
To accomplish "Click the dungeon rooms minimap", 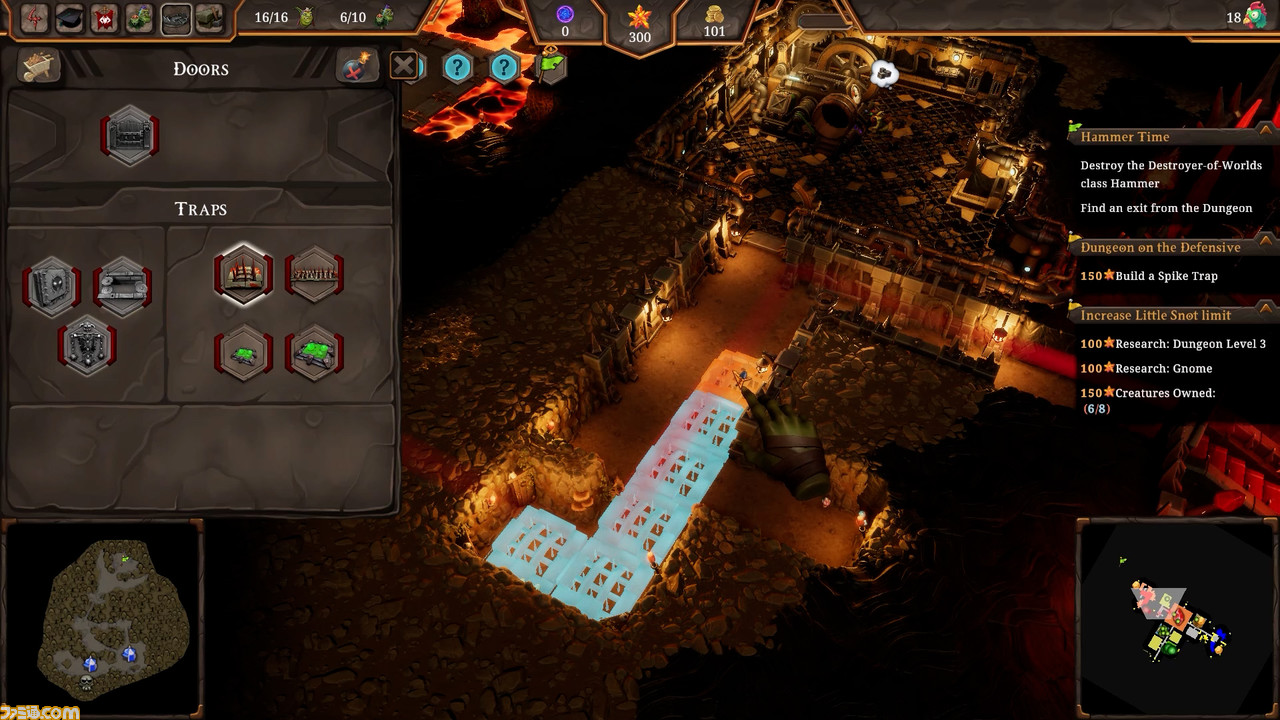I will coord(1178,620).
